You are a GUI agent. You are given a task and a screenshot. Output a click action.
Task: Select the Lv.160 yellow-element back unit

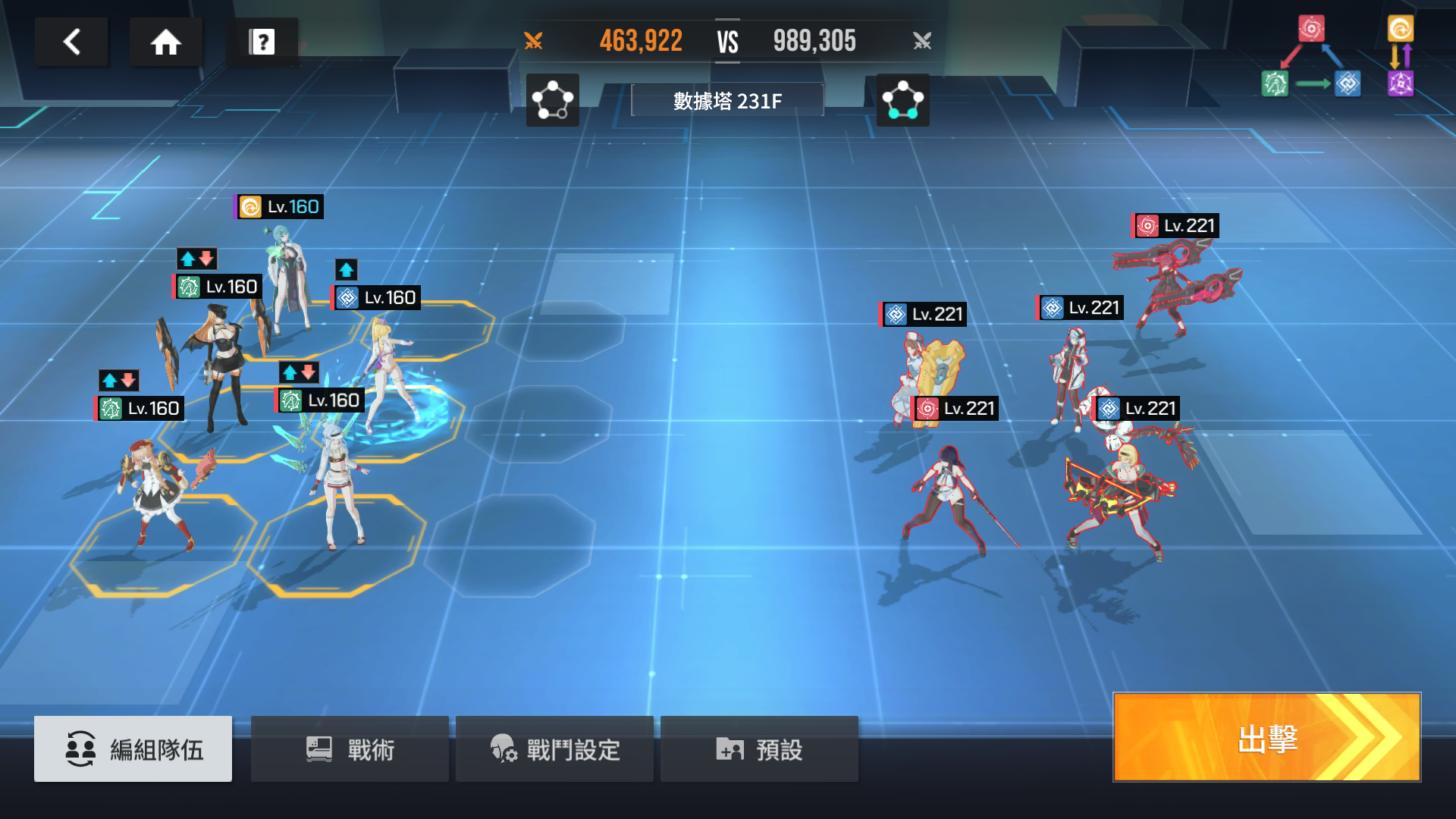[288, 281]
